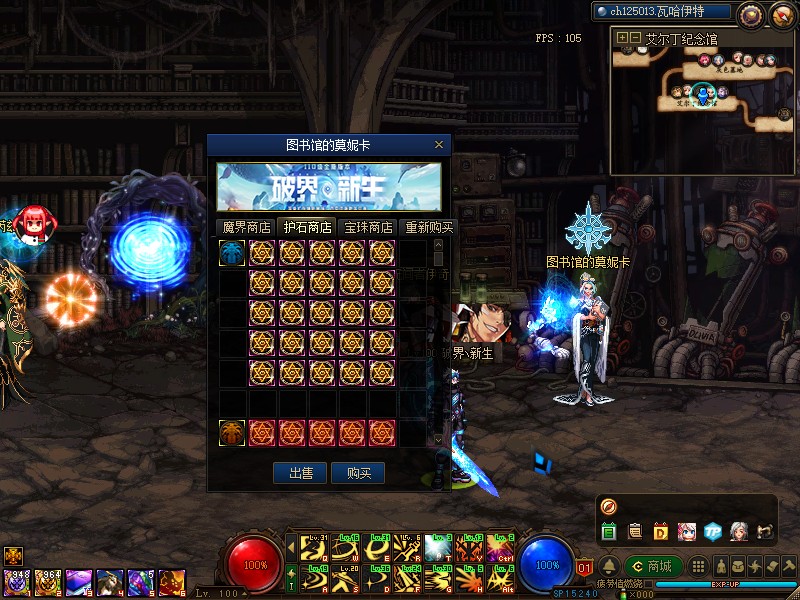This screenshot has width=800, height=600.
Task: Click the 出售 sell button
Action: pyautogui.click(x=301, y=473)
